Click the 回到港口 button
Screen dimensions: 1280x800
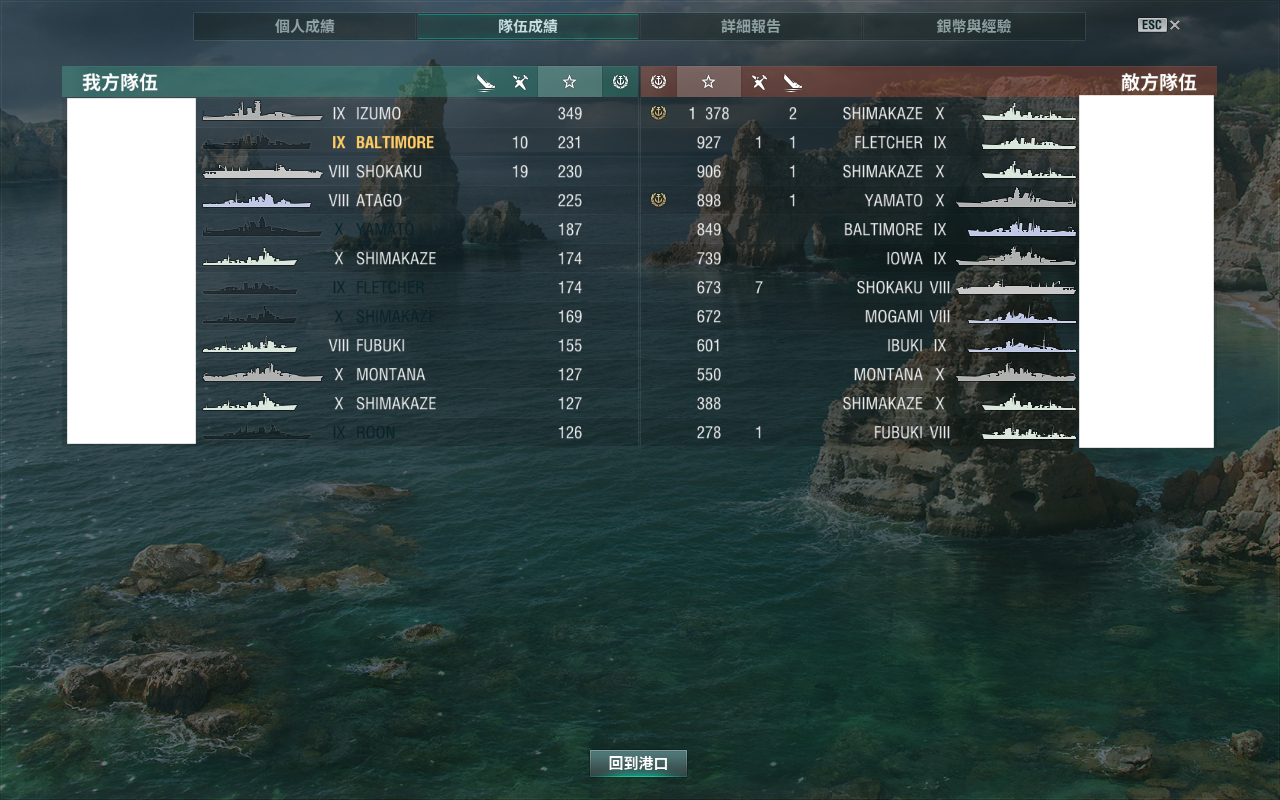[x=638, y=763]
